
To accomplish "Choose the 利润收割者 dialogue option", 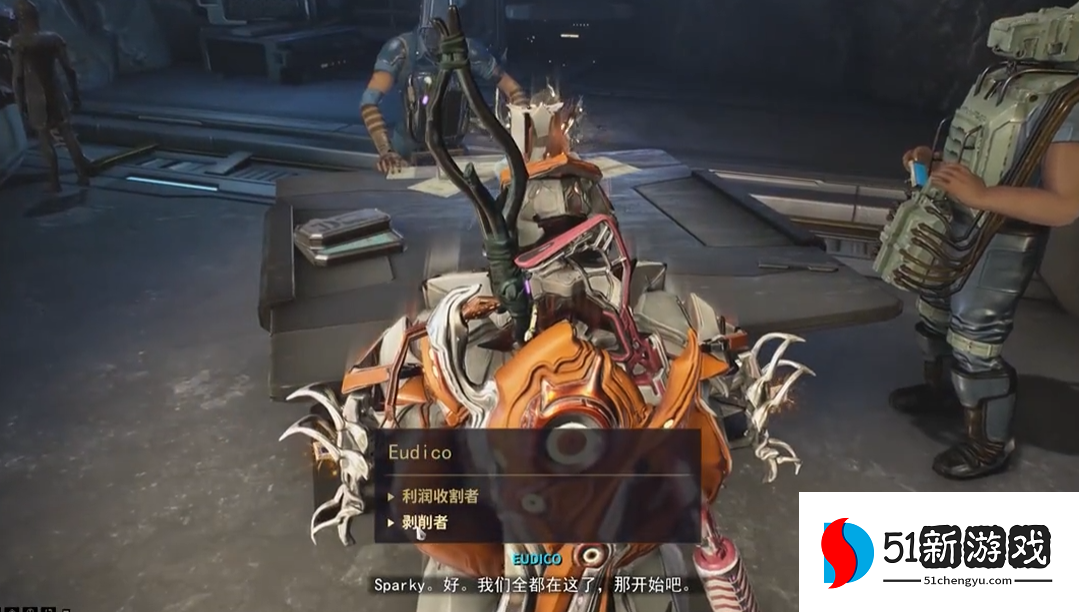I will click(440, 495).
